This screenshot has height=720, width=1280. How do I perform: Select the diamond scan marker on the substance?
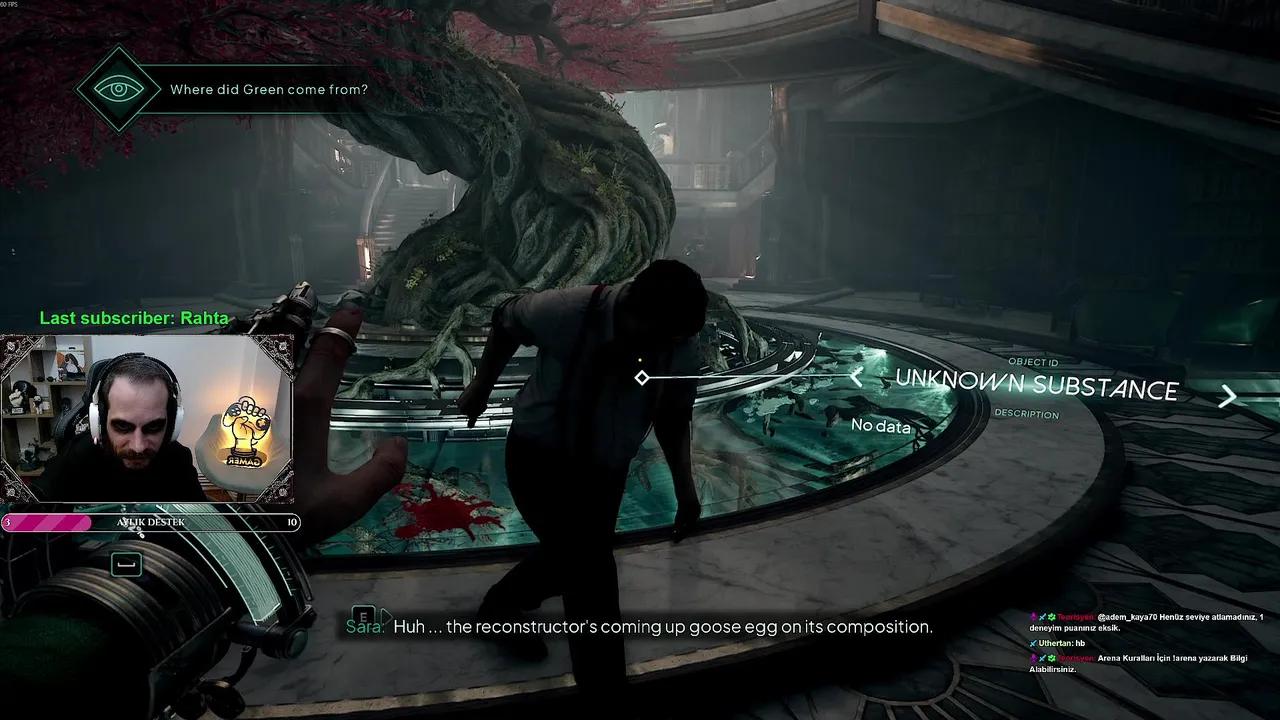point(642,377)
